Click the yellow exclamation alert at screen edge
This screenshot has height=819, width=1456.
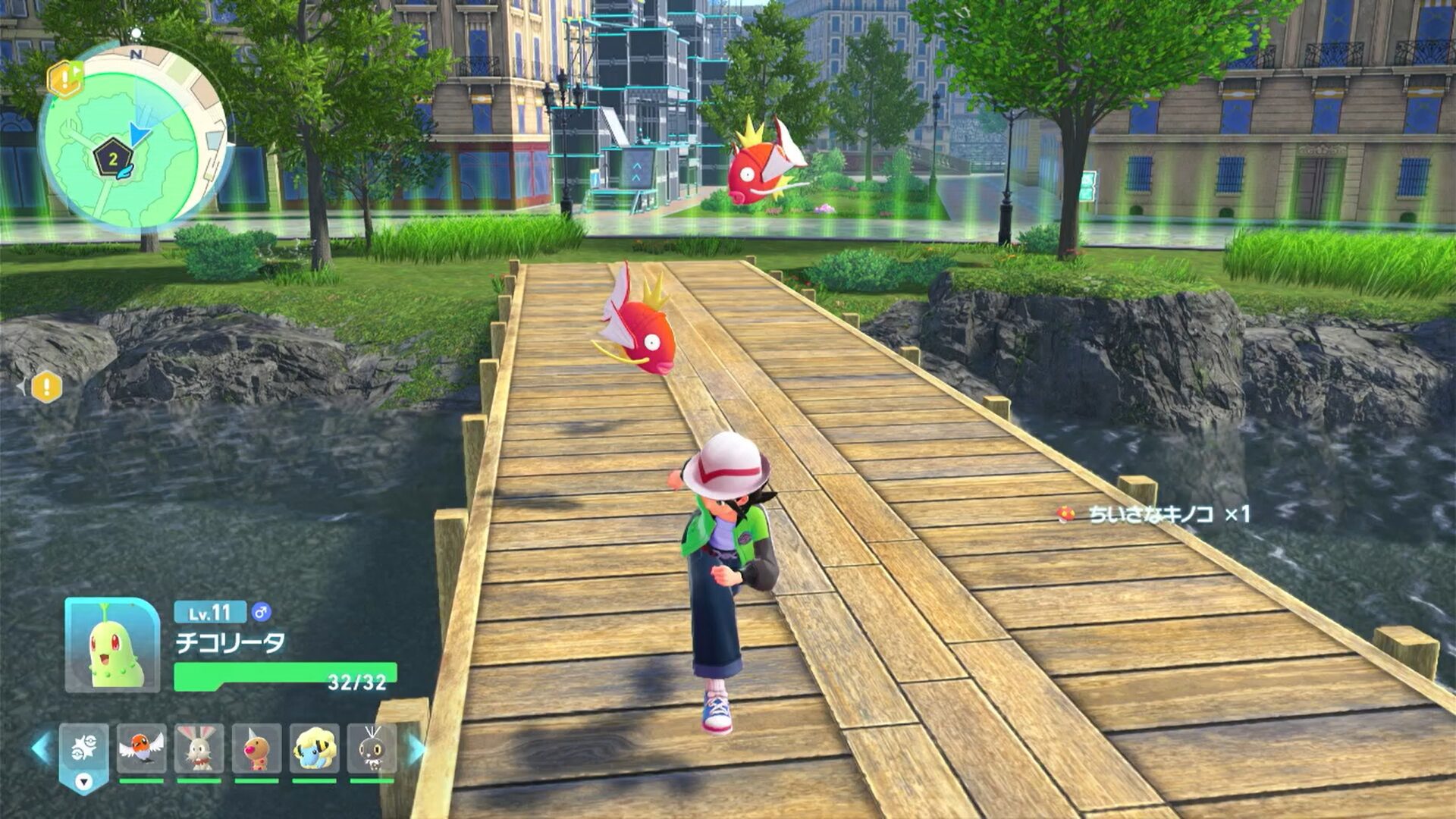pyautogui.click(x=46, y=388)
